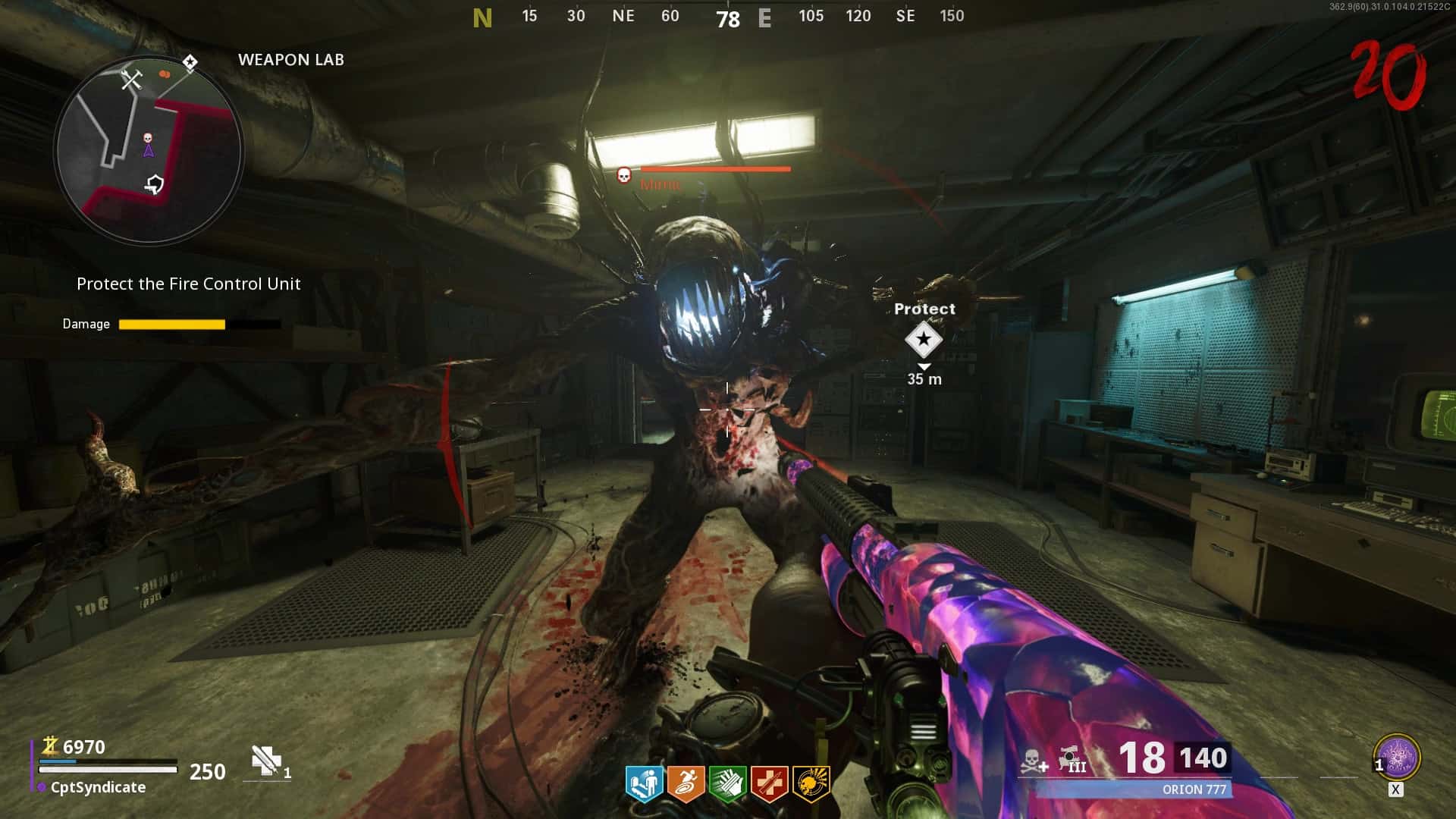The height and width of the screenshot is (819, 1456).
Task: Select the crafting table marker on minimap
Action: pyautogui.click(x=132, y=79)
